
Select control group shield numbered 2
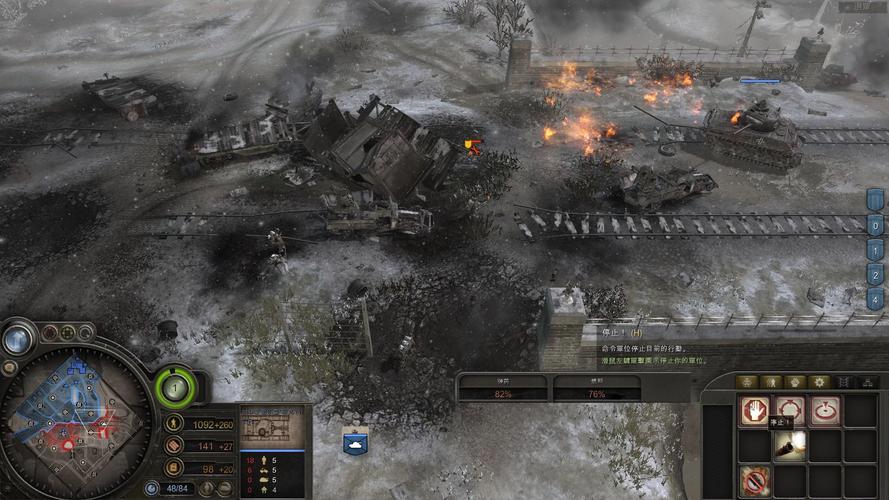(875, 274)
